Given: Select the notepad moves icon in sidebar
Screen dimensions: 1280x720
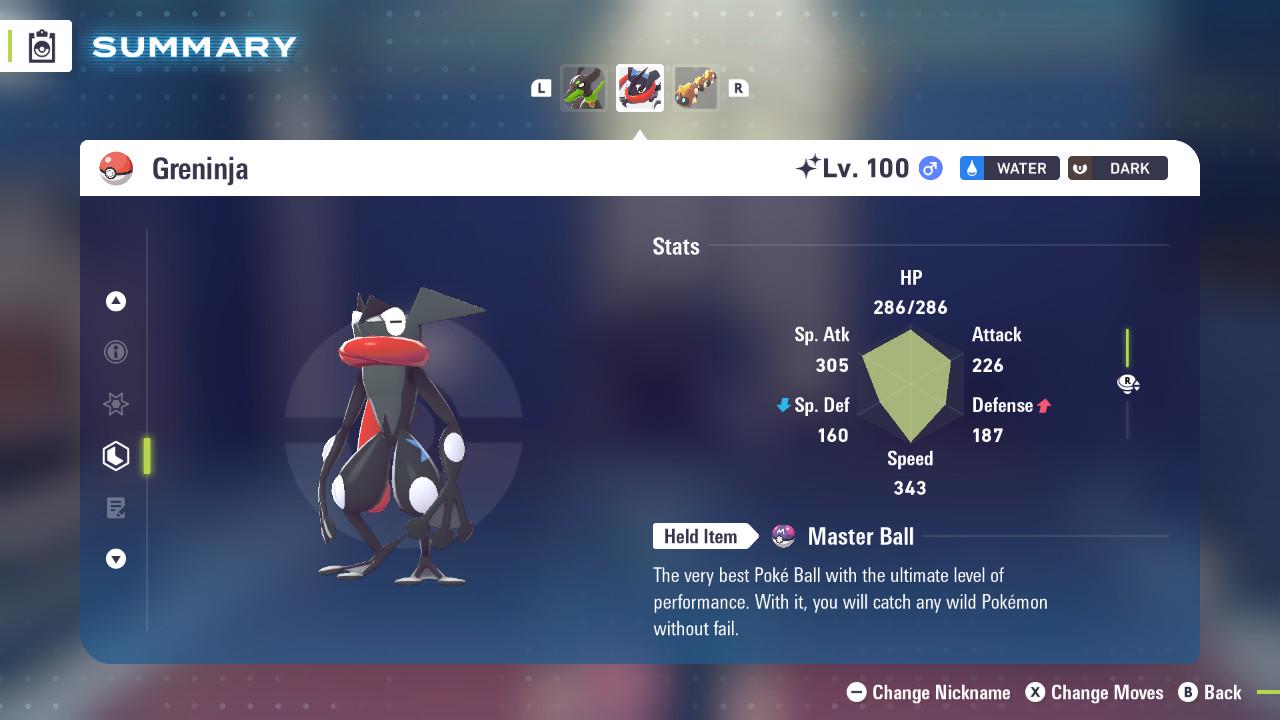Looking at the screenshot, I should point(116,508).
